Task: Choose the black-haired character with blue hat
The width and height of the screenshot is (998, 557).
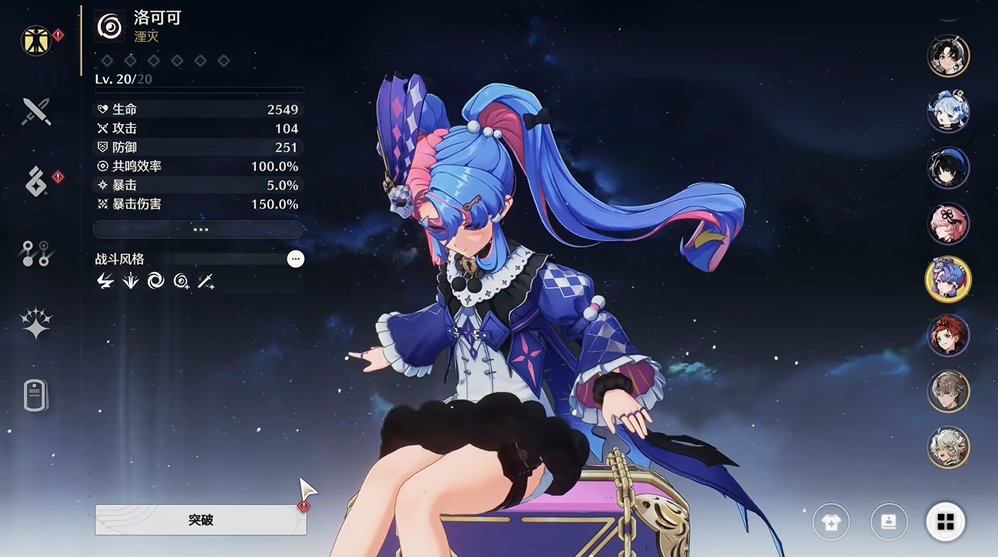Action: pyautogui.click(x=948, y=168)
